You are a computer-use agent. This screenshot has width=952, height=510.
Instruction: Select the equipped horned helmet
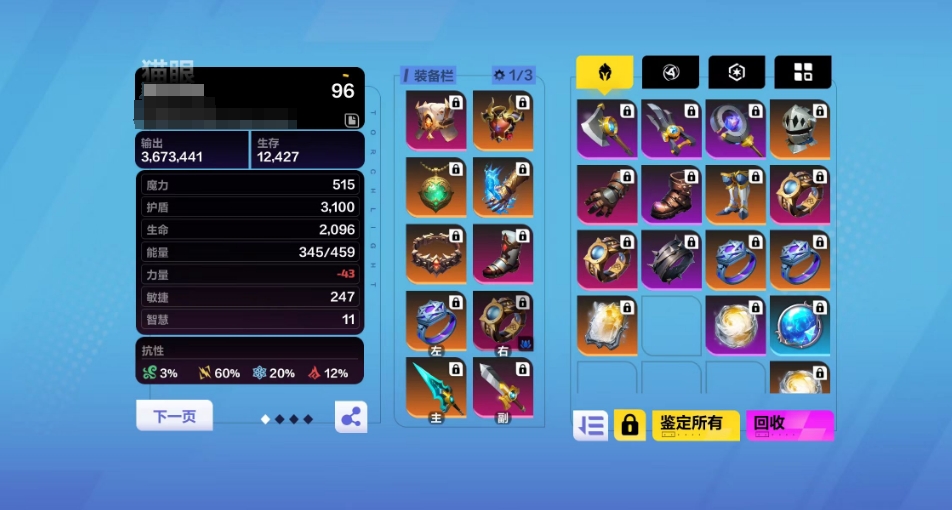pos(502,120)
